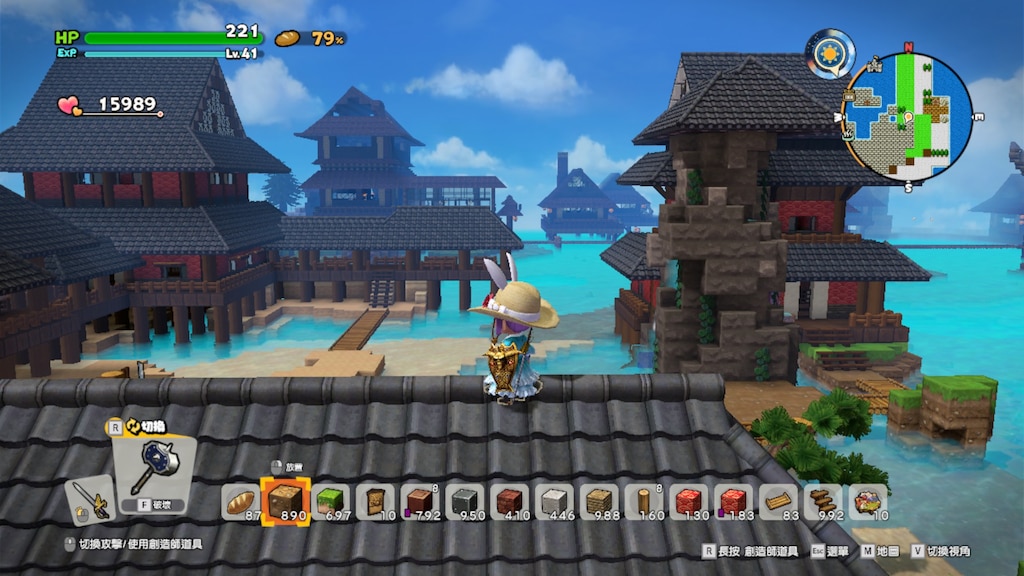Select the brick block with 410 count
The width and height of the screenshot is (1024, 576).
point(509,501)
